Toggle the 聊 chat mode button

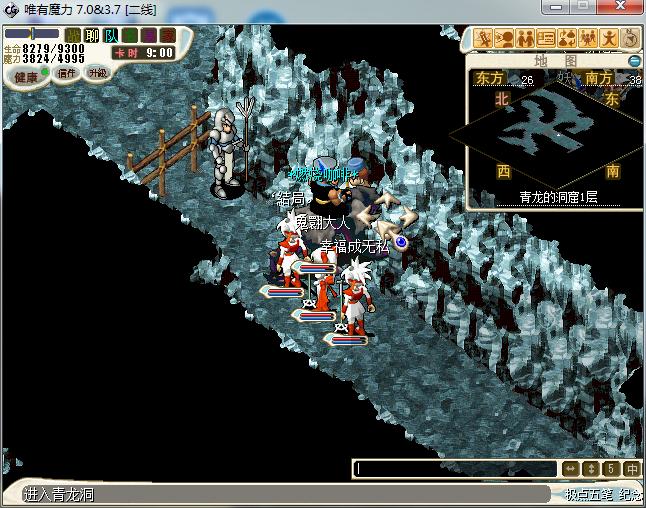(92, 35)
